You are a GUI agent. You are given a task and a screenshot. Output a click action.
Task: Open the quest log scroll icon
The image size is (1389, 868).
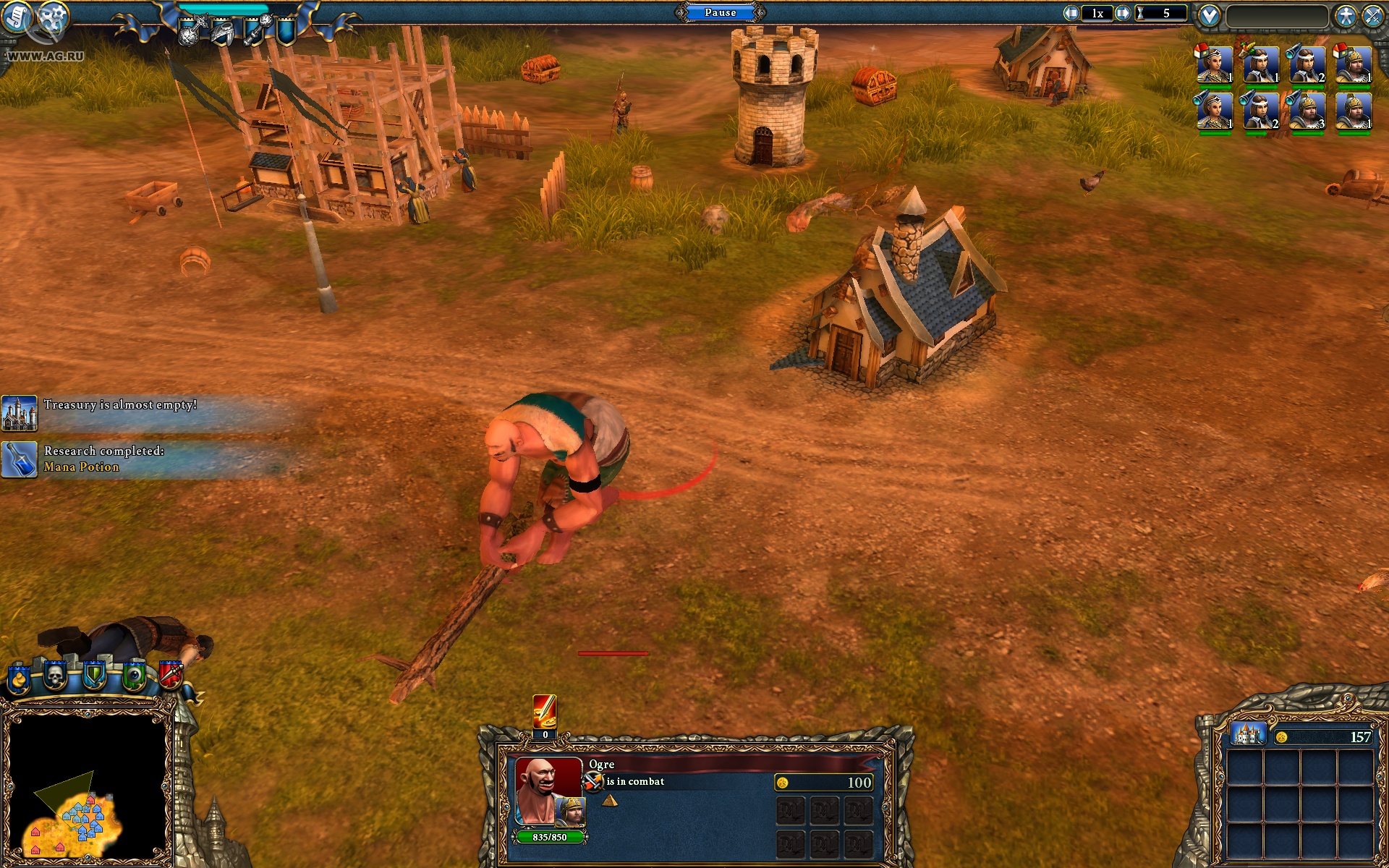click(x=17, y=18)
